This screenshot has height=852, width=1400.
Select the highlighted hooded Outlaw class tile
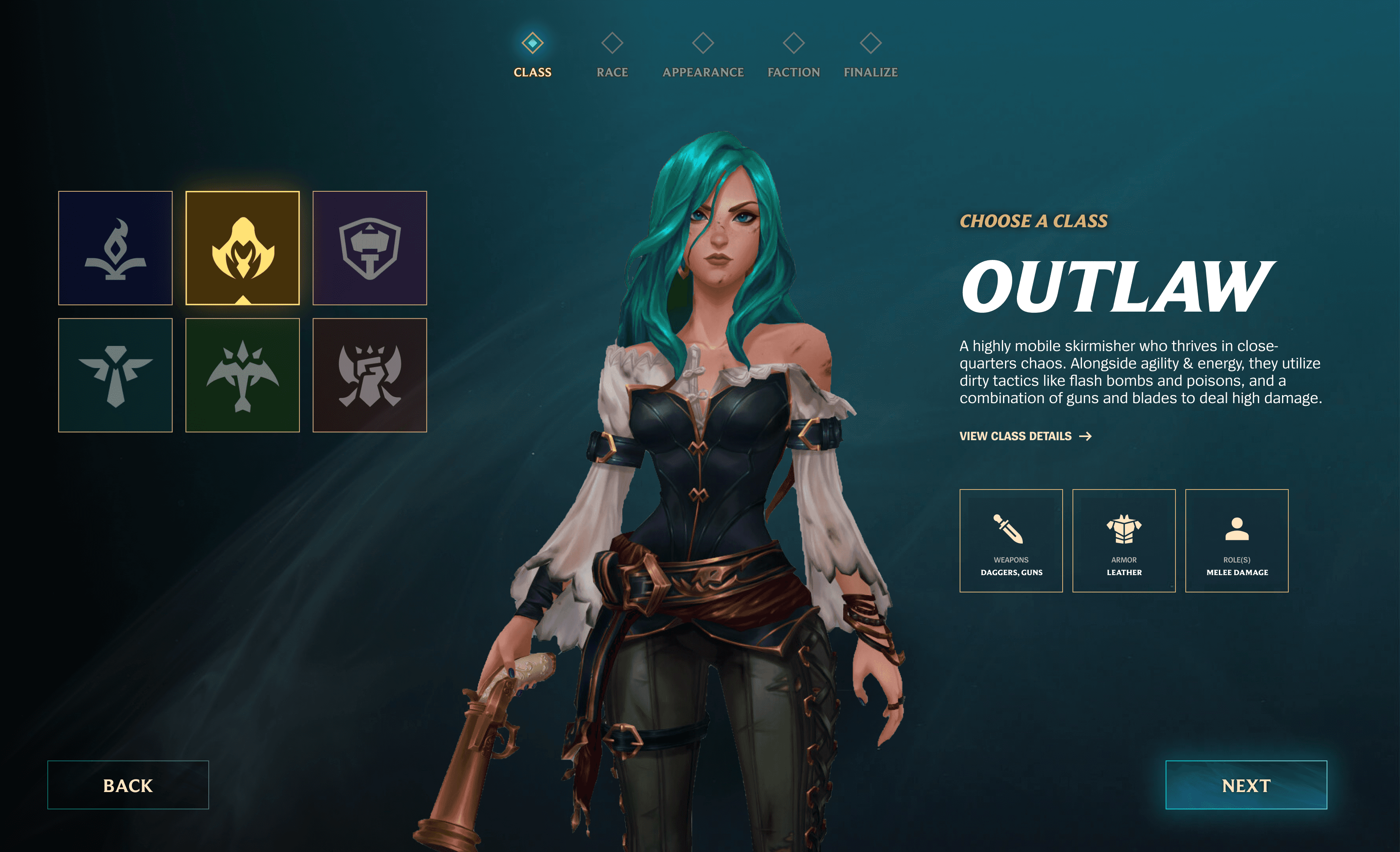coord(243,248)
